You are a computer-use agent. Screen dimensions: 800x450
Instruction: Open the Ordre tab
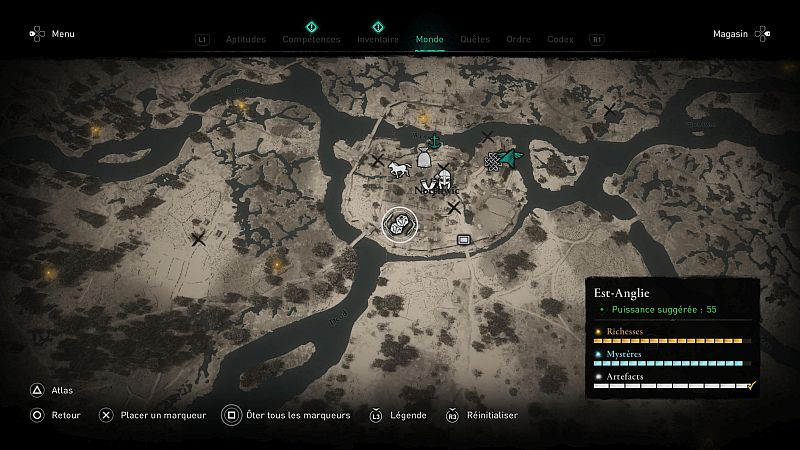click(518, 40)
